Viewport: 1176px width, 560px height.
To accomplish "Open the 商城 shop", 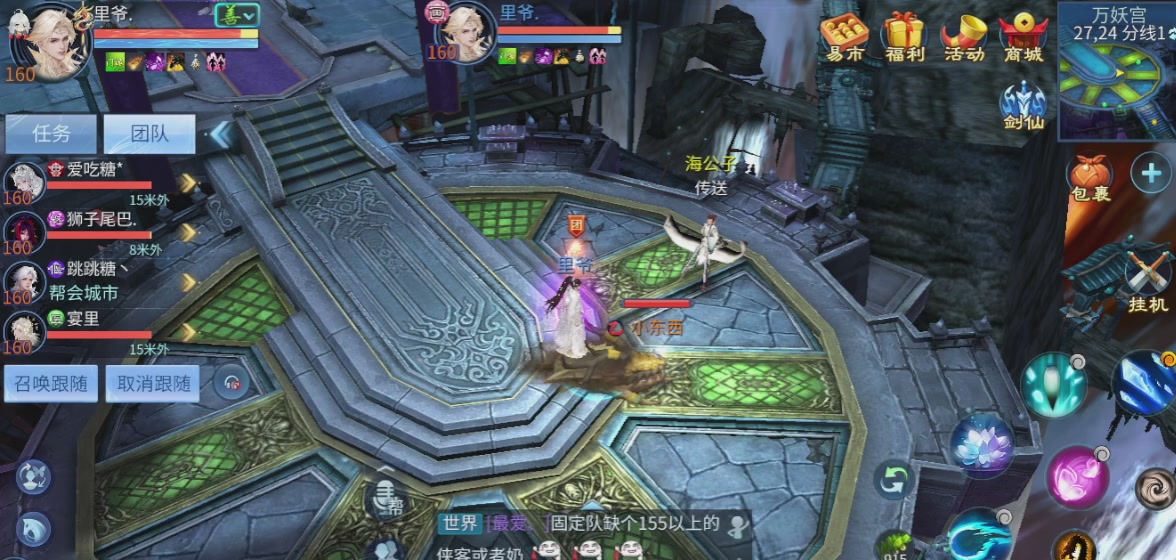I will tap(1023, 38).
